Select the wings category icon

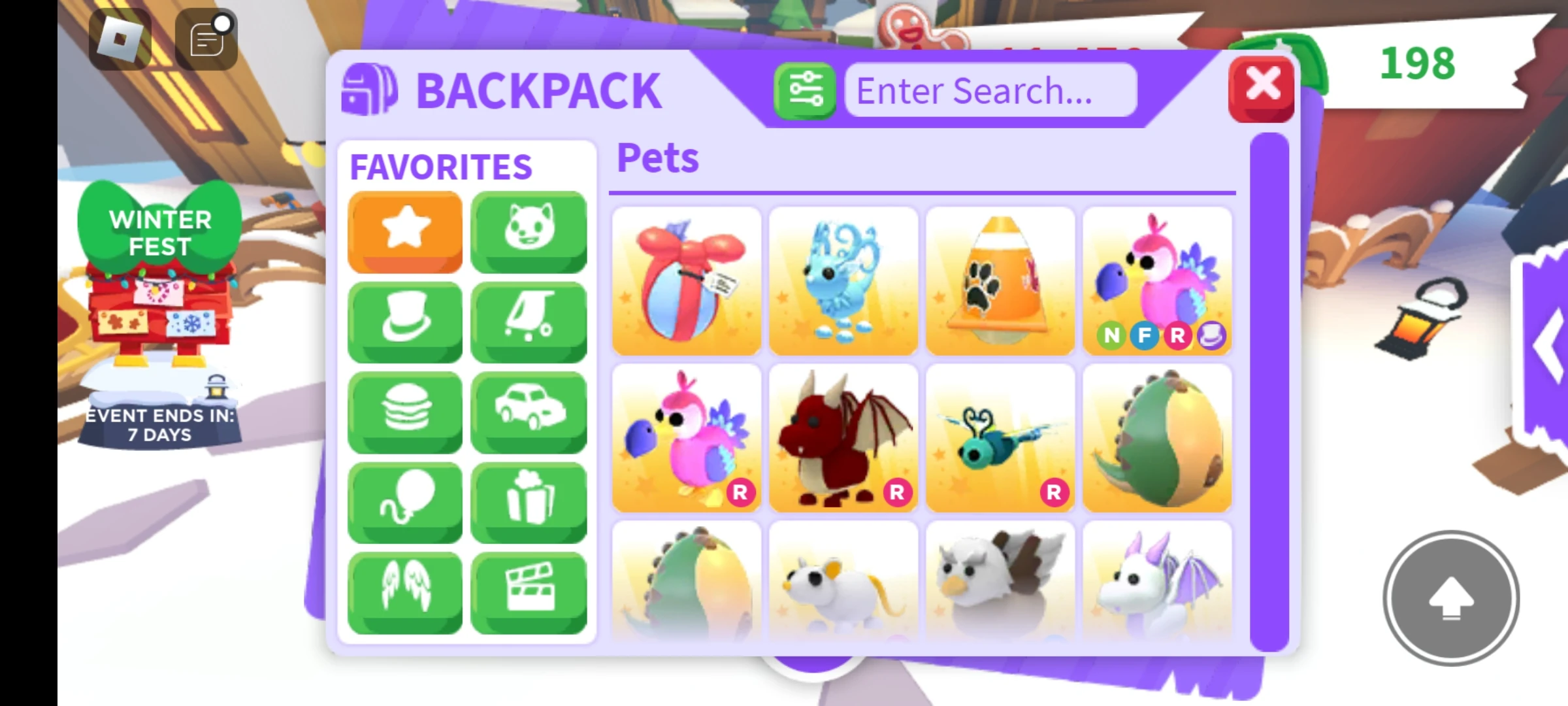(404, 591)
